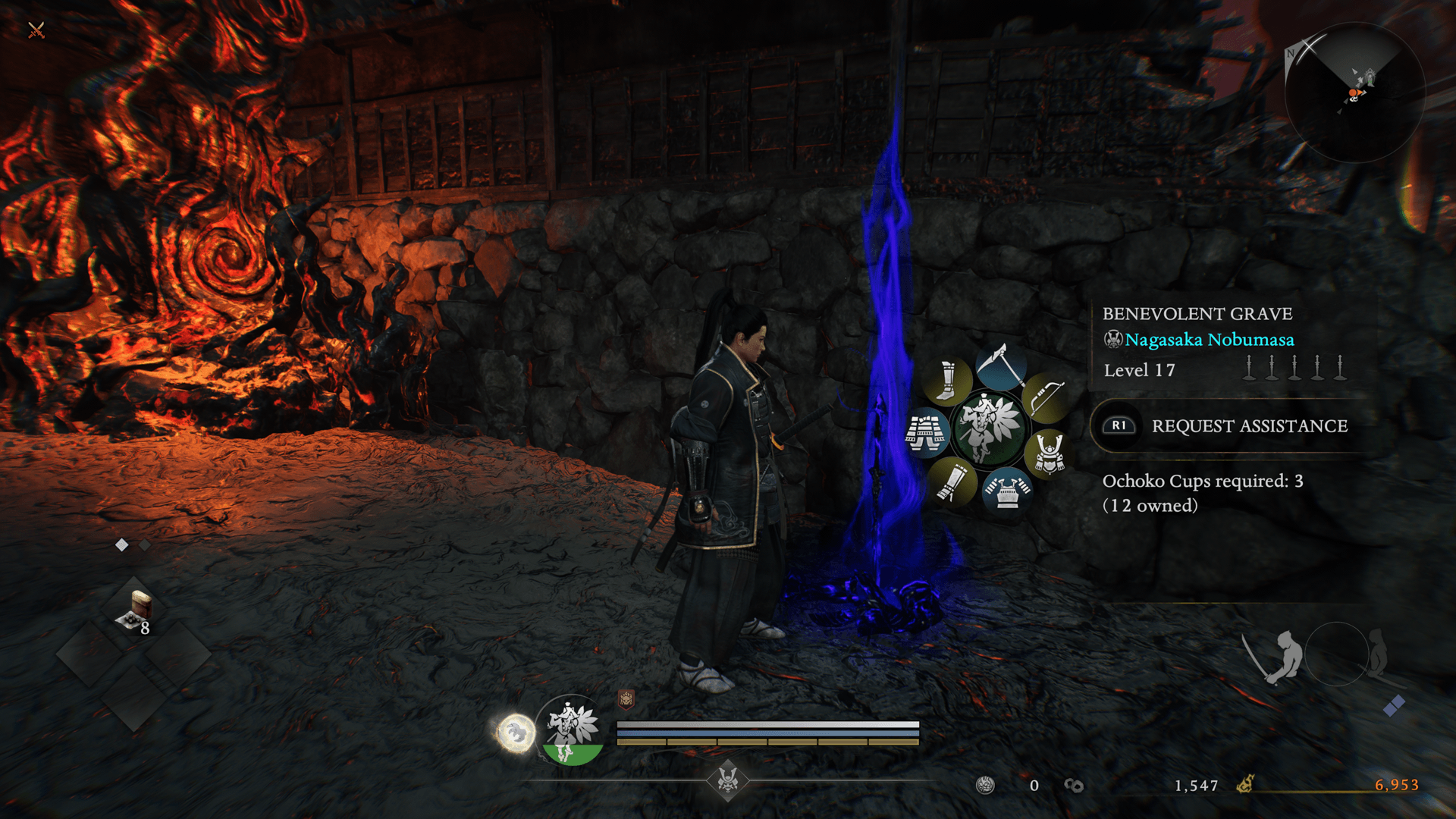Inspect the scythe weapon icon
1456x819 pixels.
coord(1002,367)
